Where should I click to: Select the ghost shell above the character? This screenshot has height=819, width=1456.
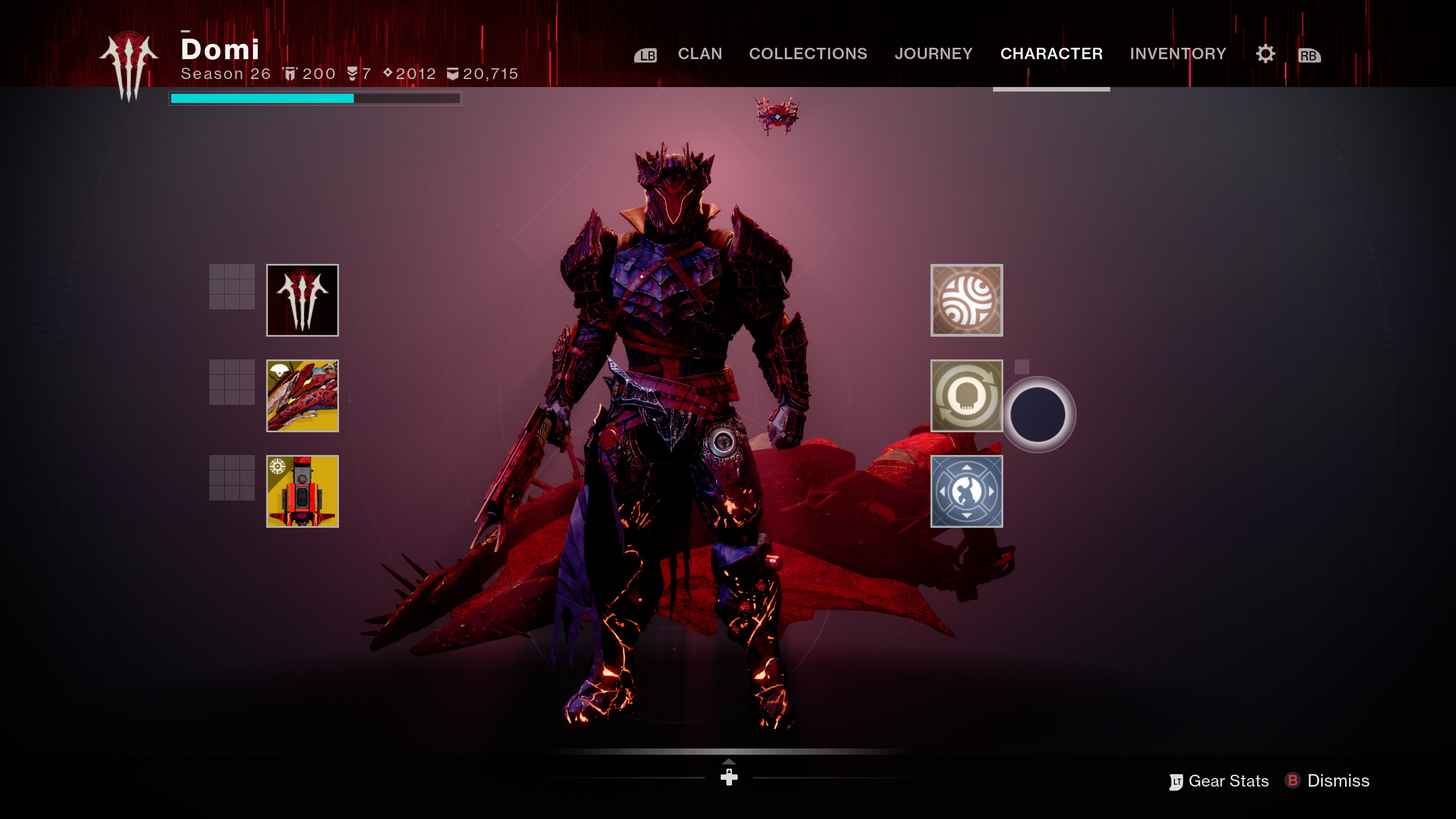point(777,116)
